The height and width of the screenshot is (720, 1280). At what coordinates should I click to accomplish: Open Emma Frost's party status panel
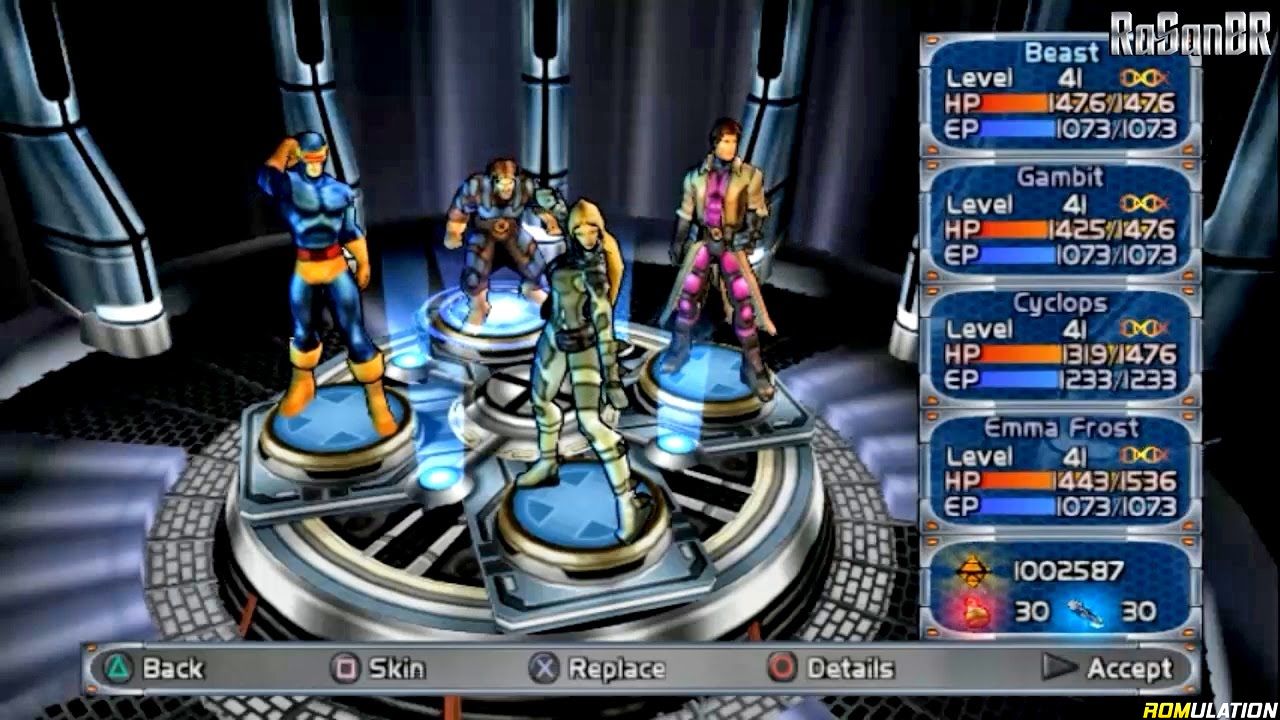(x=1060, y=469)
